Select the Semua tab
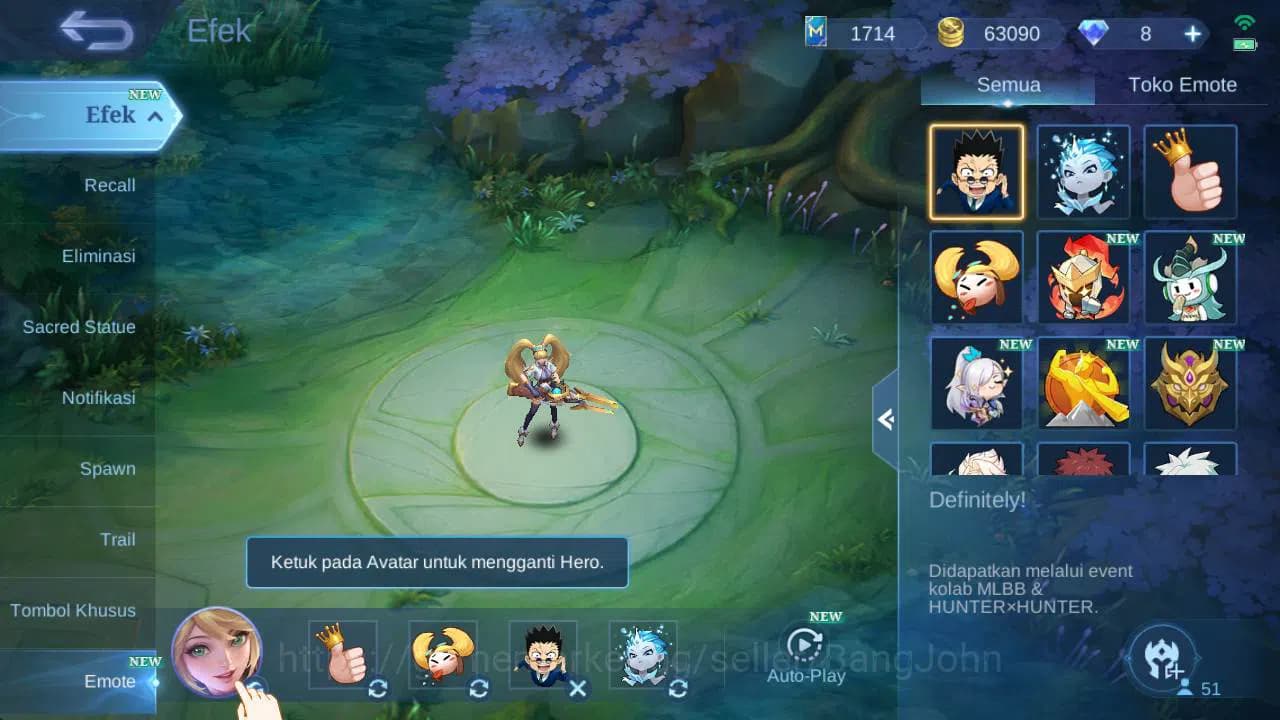The height and width of the screenshot is (720, 1280). pos(1007,85)
